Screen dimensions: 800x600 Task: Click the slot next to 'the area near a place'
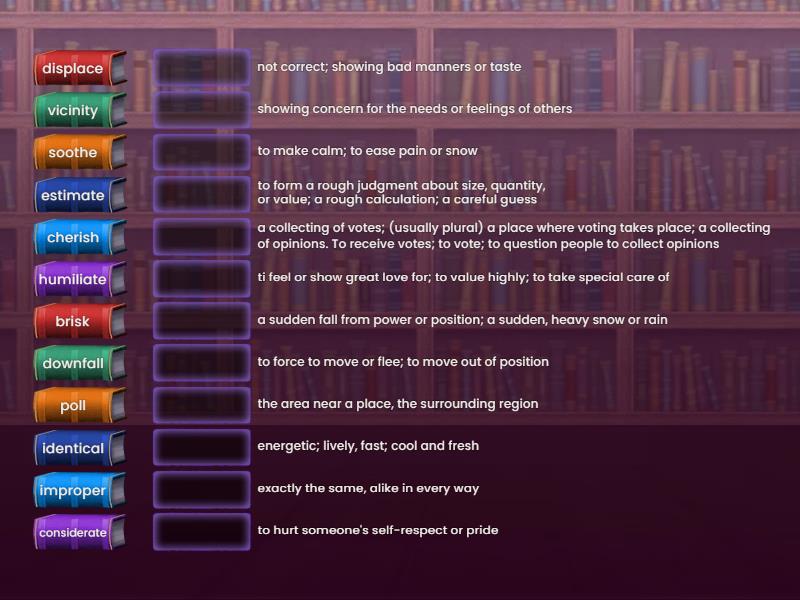click(x=201, y=405)
